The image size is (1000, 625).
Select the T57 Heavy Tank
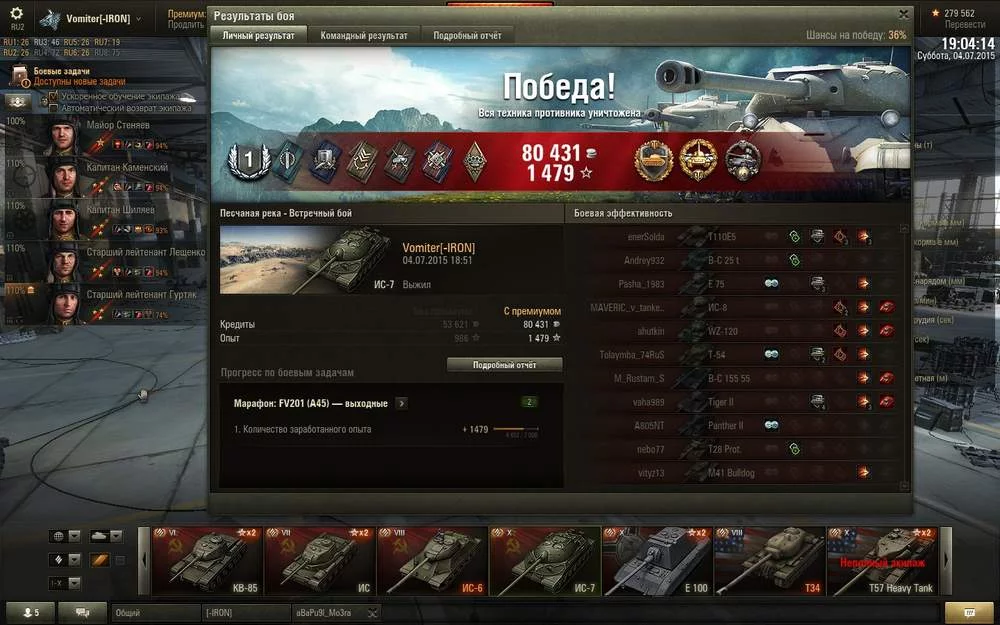click(x=881, y=561)
